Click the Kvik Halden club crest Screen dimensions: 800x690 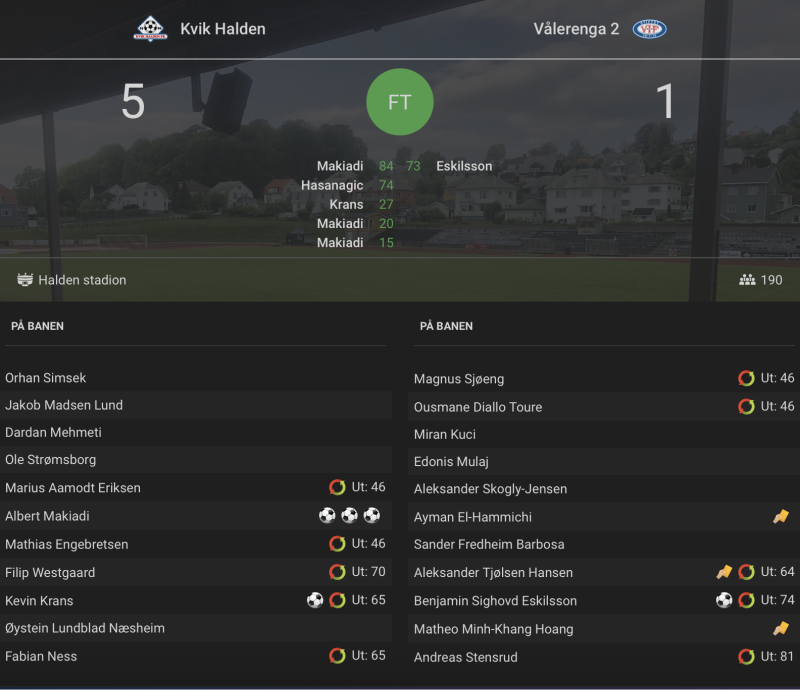click(151, 29)
